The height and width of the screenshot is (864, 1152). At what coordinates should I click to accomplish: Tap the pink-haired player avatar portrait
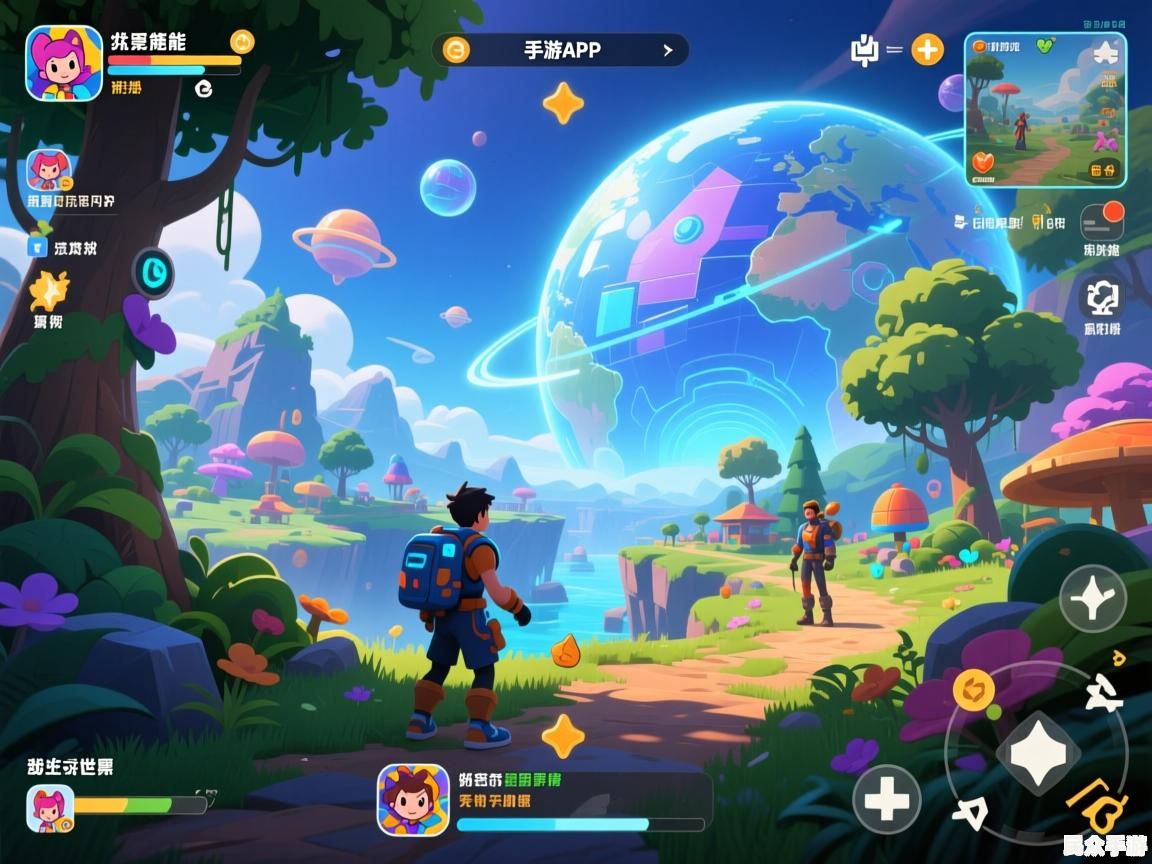[x=64, y=63]
